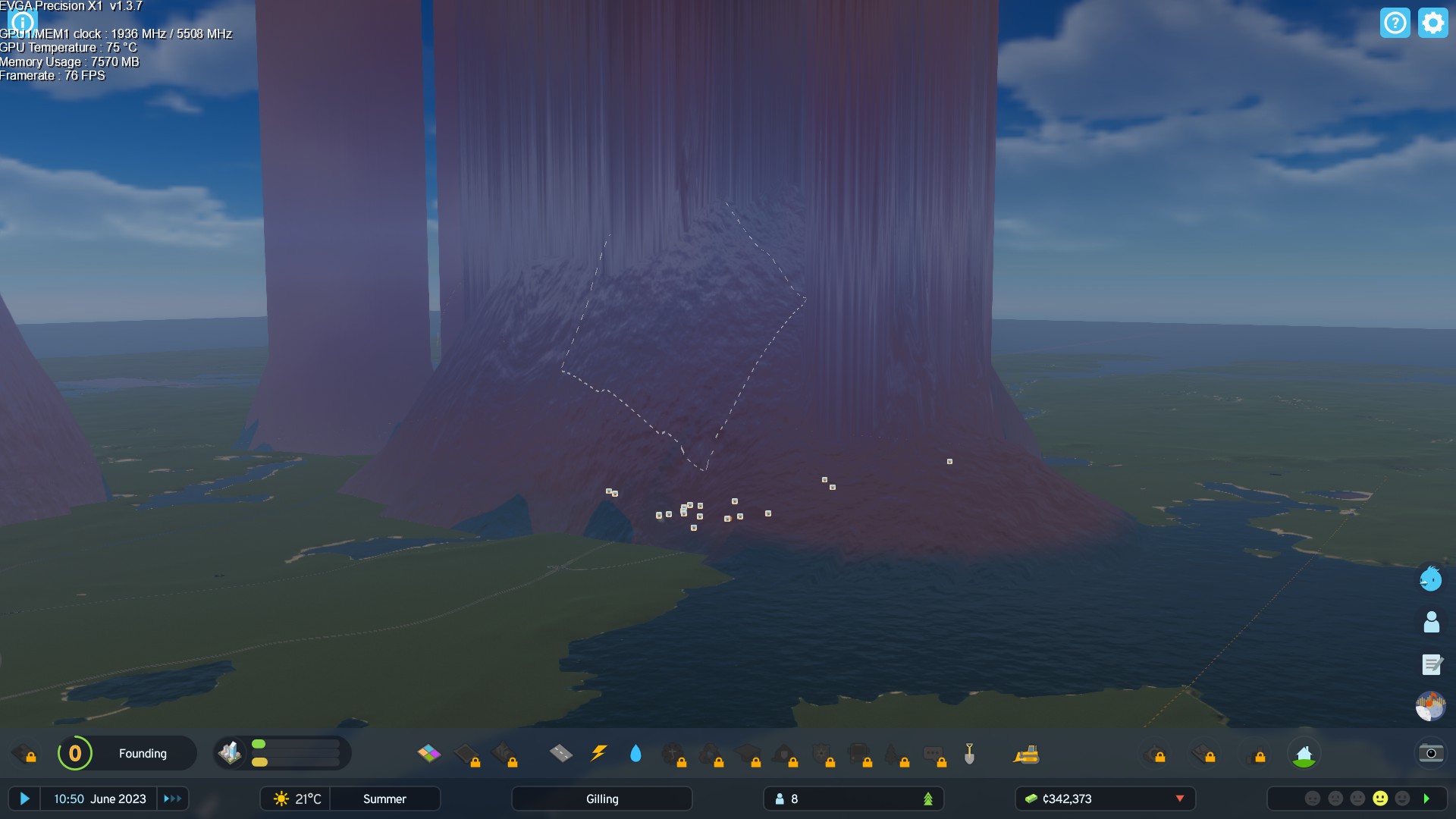Open the Zones menu
1456x819 pixels.
click(x=428, y=754)
